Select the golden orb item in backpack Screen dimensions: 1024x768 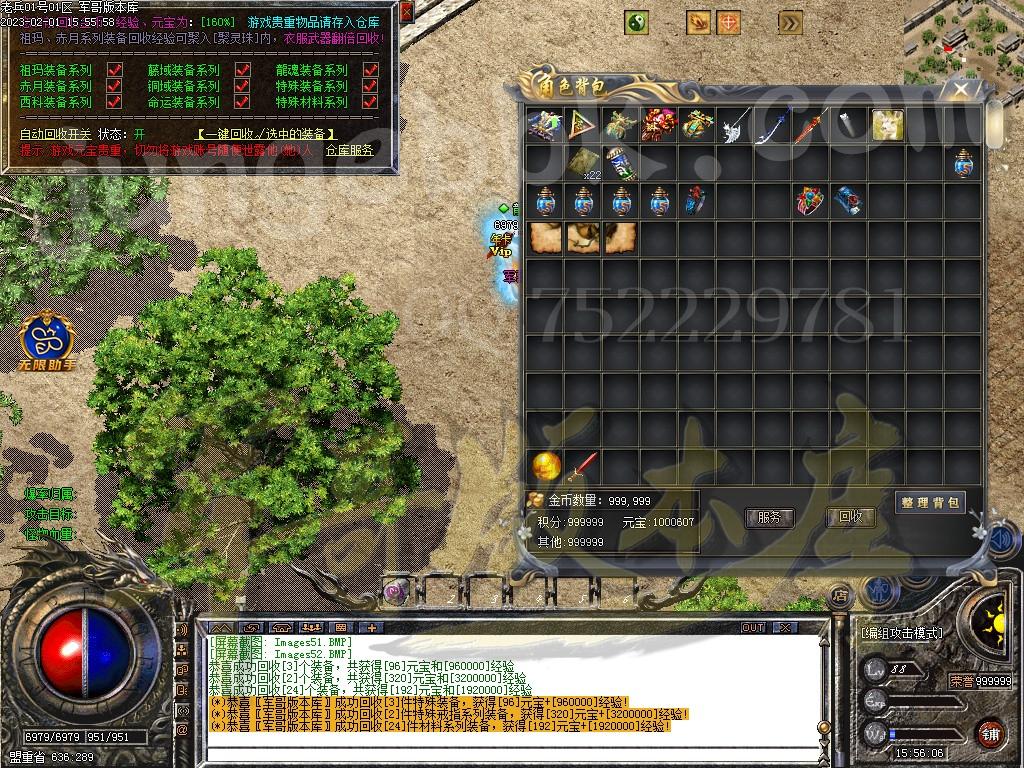click(545, 466)
